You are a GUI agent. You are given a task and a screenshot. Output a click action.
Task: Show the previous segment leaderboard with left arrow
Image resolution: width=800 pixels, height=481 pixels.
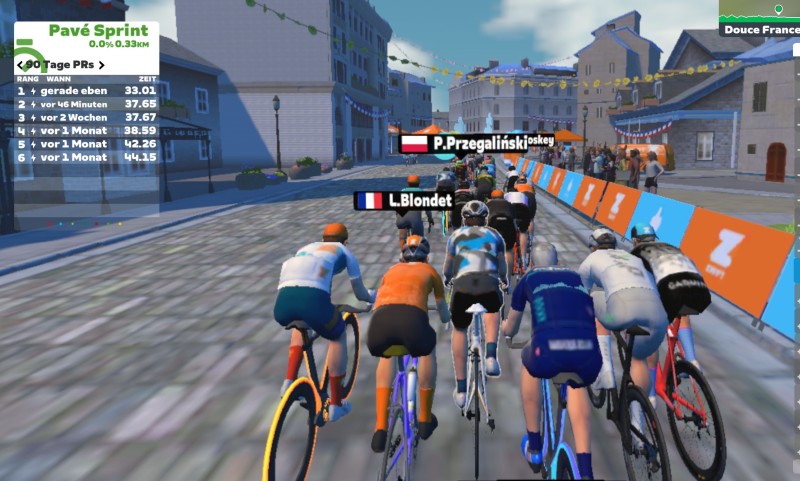(21, 65)
